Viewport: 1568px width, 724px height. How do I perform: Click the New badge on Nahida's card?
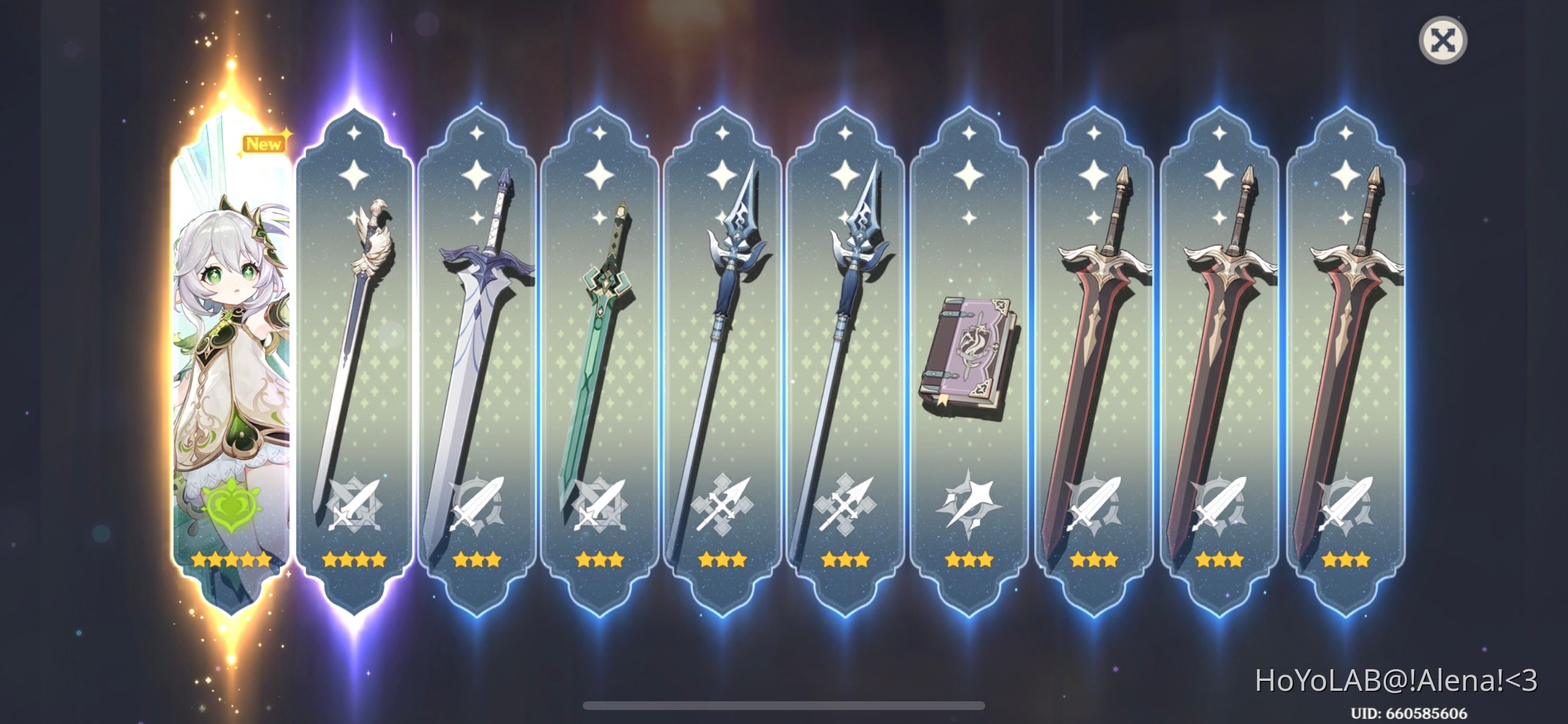coord(263,144)
